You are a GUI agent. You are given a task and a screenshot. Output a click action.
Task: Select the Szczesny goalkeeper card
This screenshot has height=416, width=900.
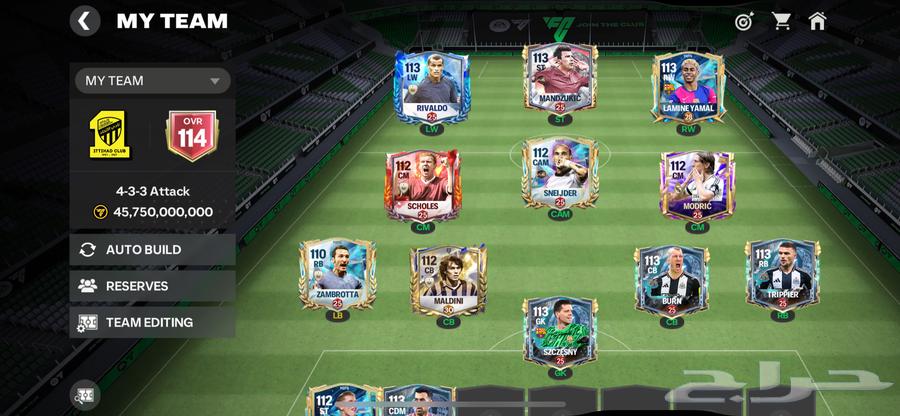point(560,332)
